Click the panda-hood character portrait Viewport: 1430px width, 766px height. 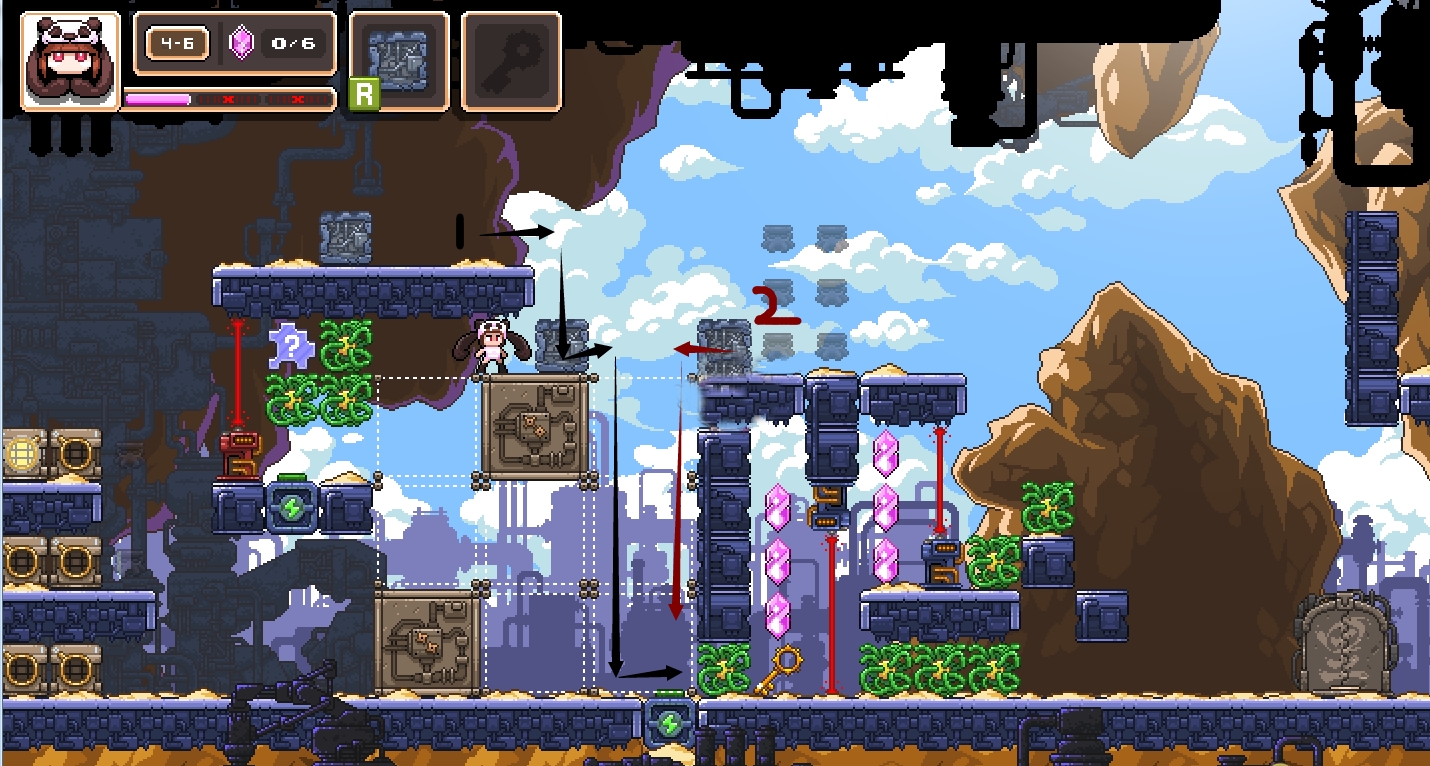coord(69,60)
